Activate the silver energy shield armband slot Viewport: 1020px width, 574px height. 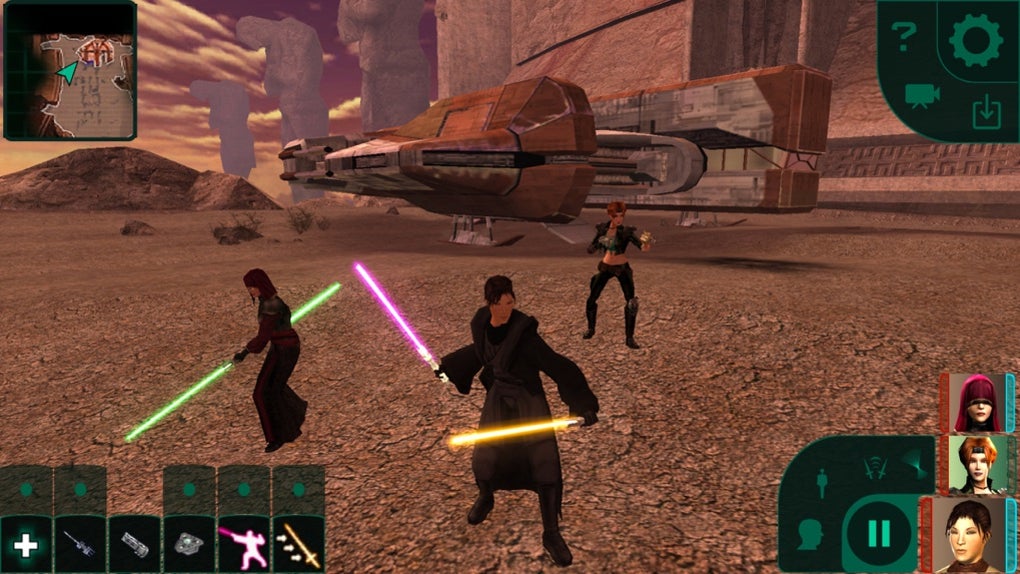(x=134, y=545)
